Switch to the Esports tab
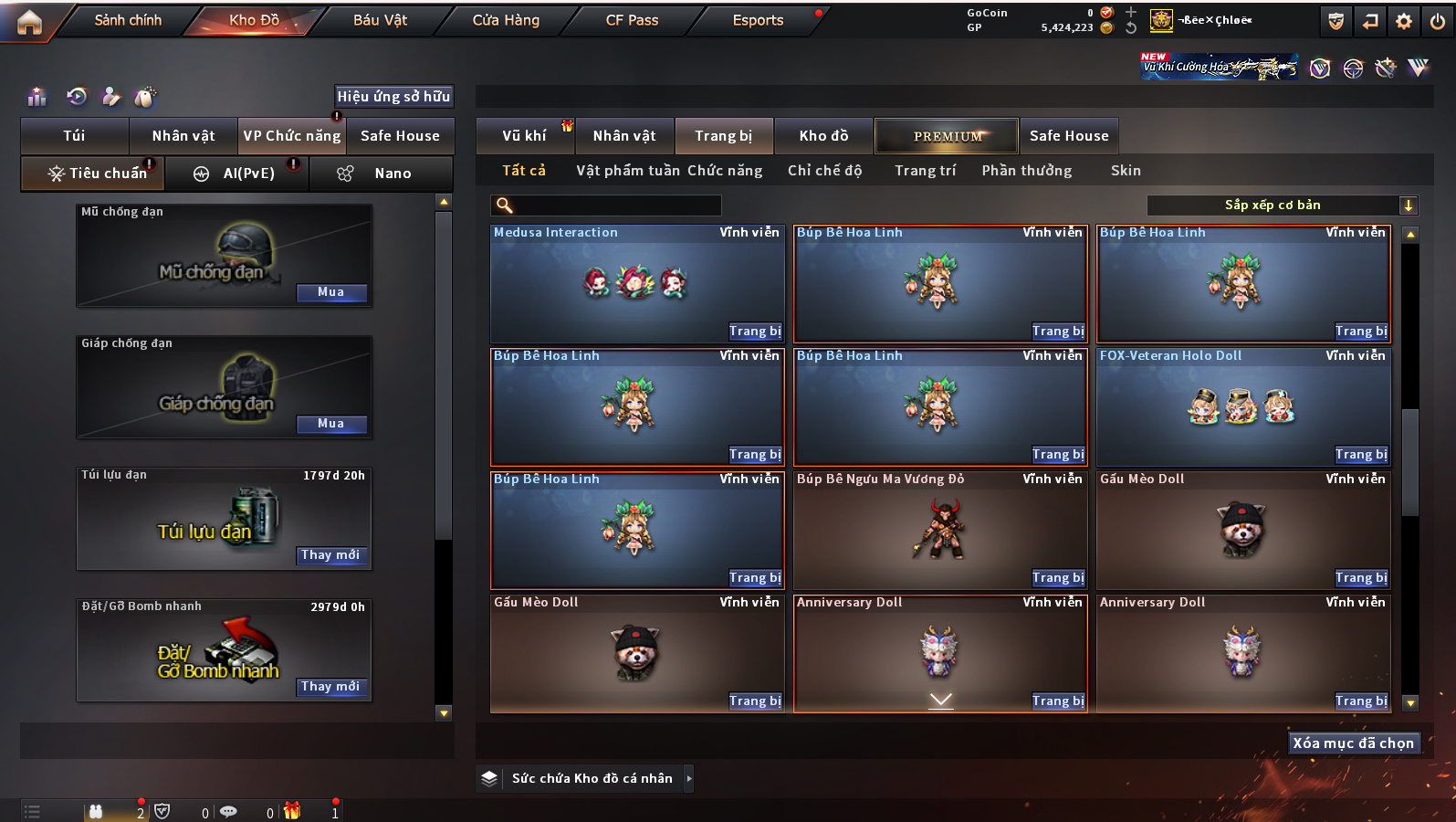The image size is (1456, 822). pyautogui.click(x=758, y=20)
